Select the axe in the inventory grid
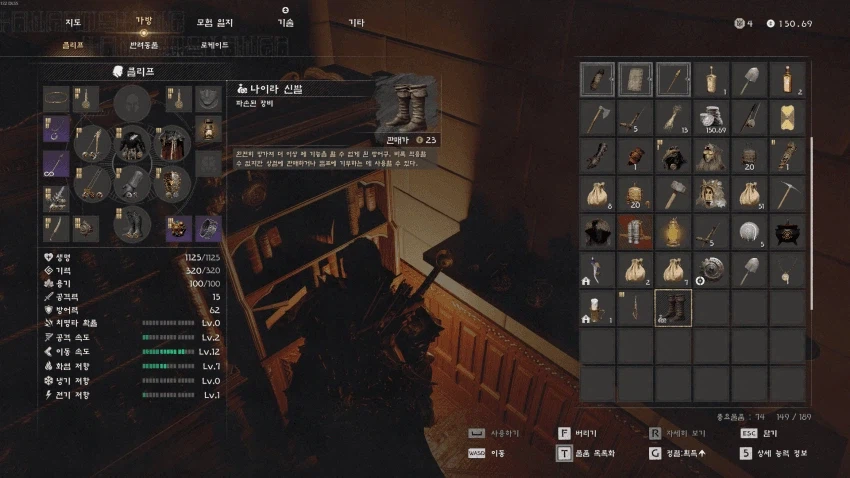 (x=597, y=117)
